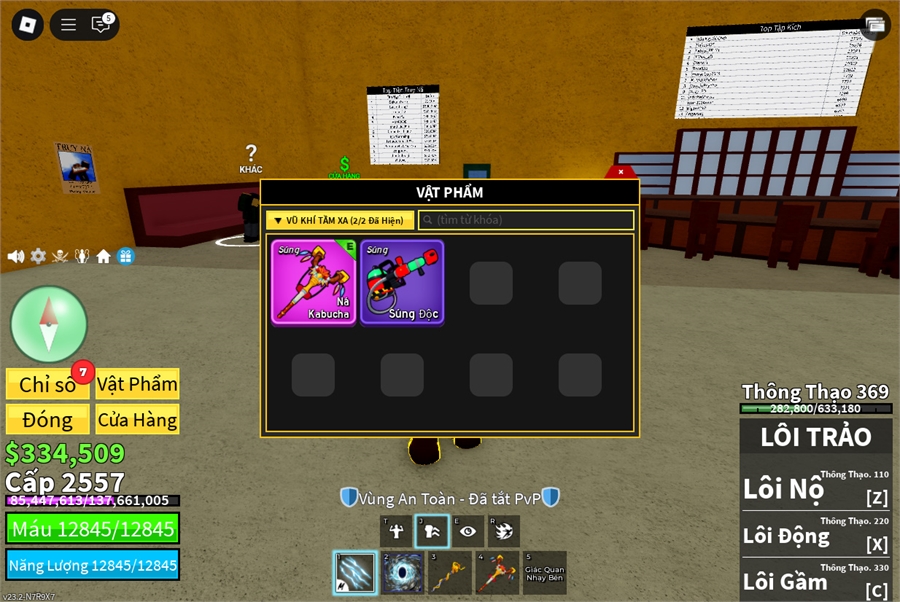Select the blue portal item in hotbar slot 2
The width and height of the screenshot is (900, 602).
403,573
